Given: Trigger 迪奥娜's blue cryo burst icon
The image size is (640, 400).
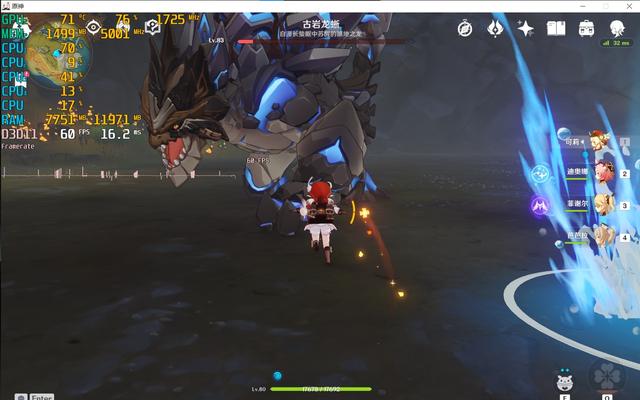Looking at the screenshot, I should click(x=540, y=173).
